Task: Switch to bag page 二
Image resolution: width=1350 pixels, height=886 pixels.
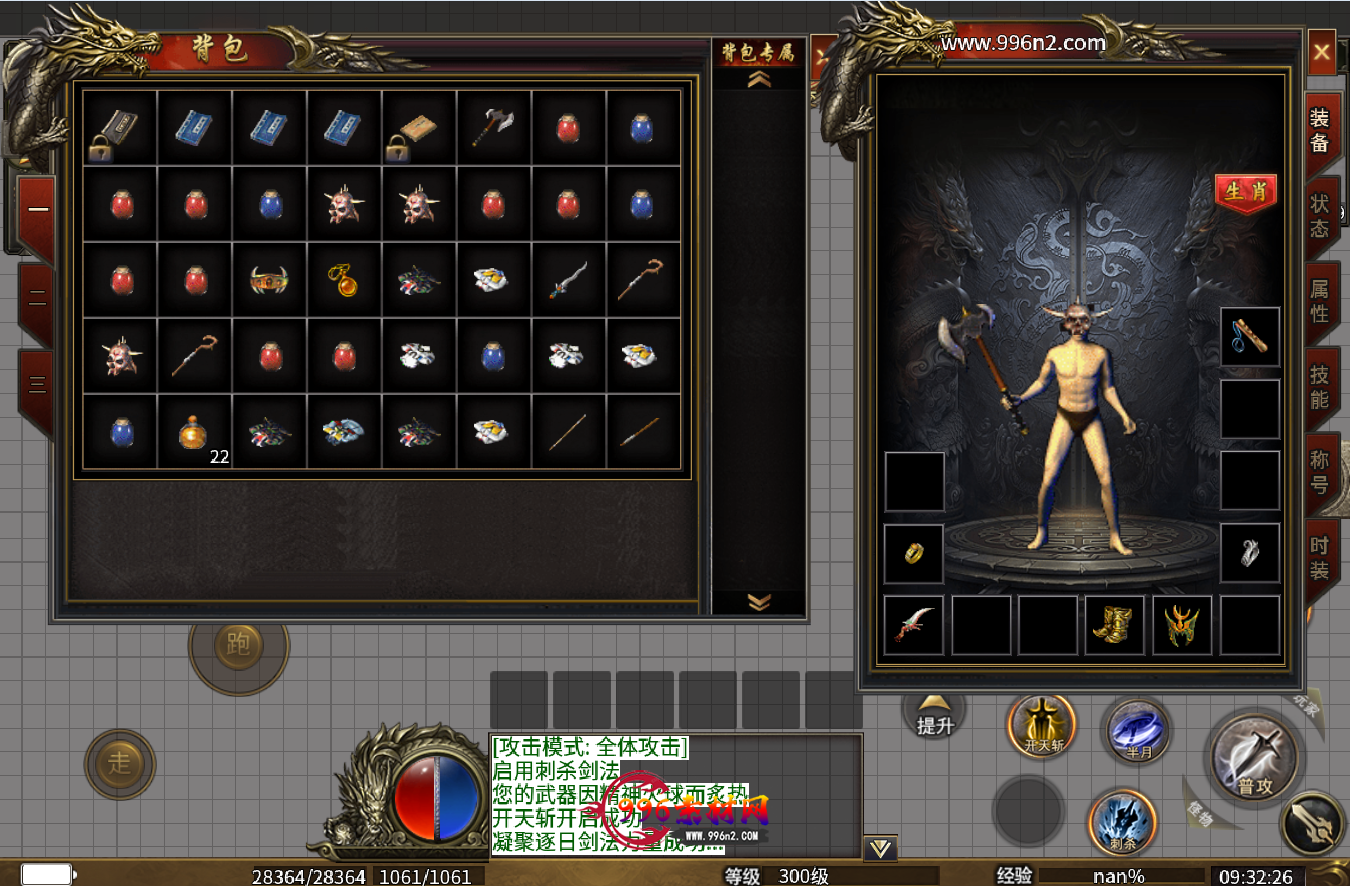Action: 37,297
